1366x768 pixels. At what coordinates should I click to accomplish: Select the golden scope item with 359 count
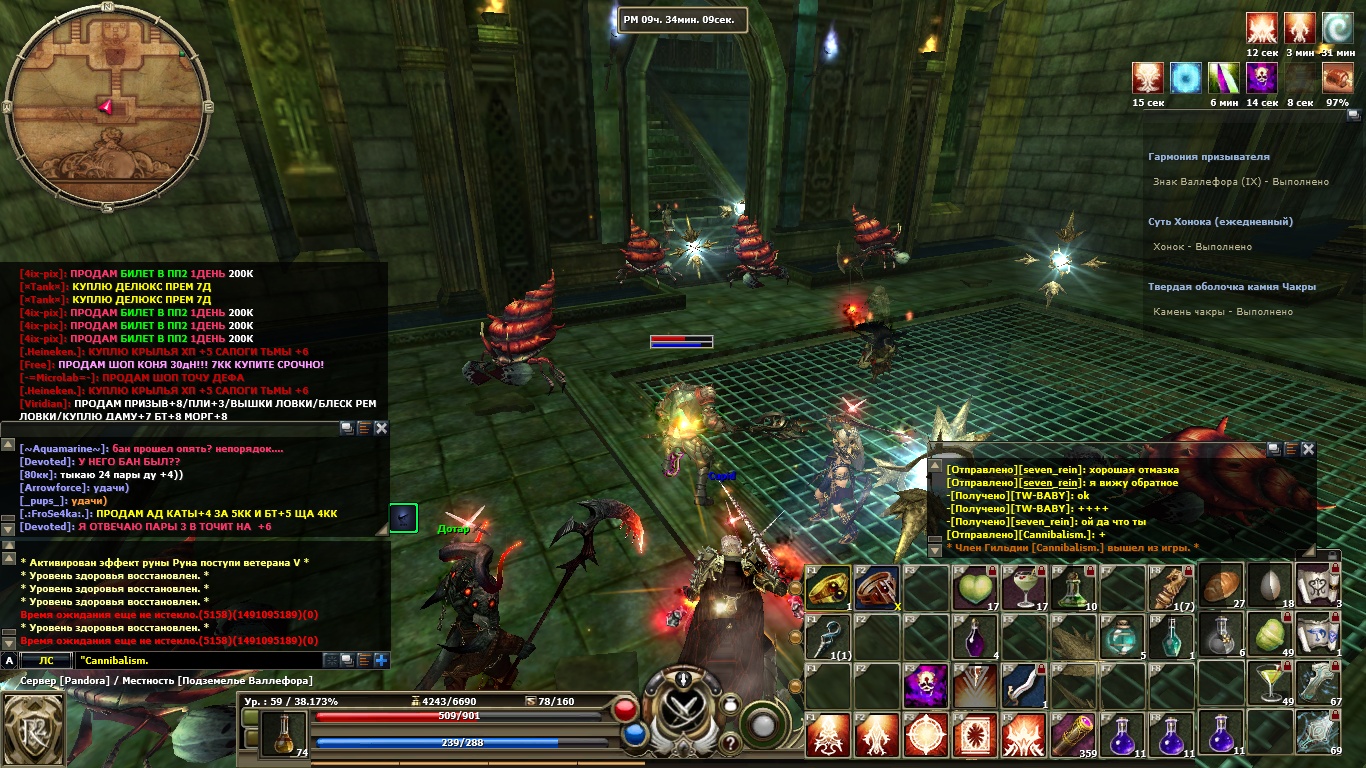tap(1073, 734)
